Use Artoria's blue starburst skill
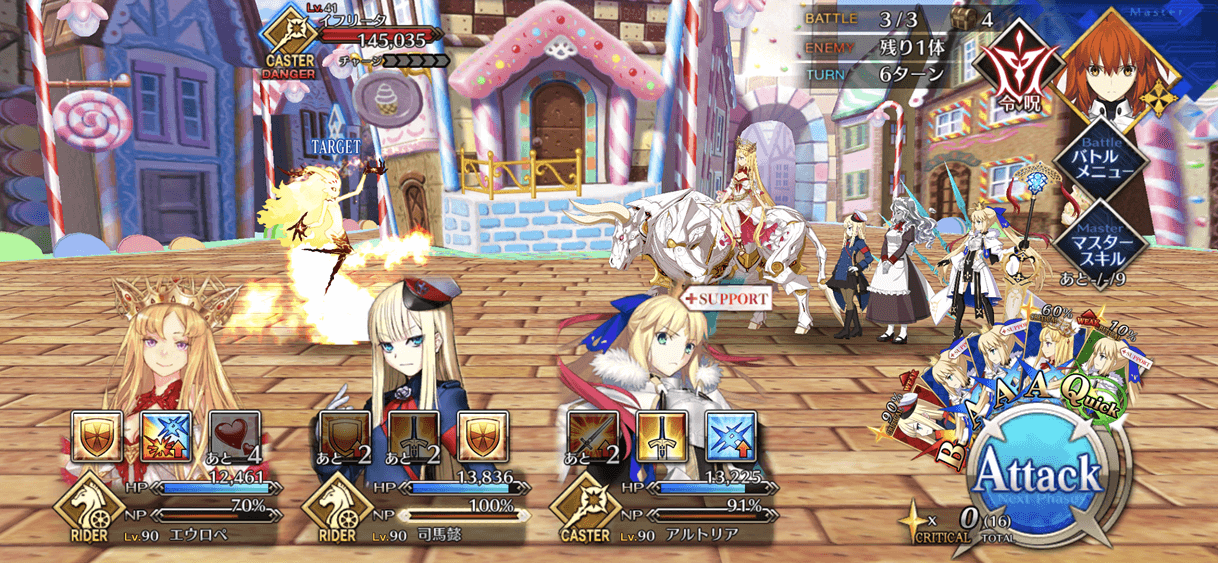The width and height of the screenshot is (1218, 563). click(725, 435)
